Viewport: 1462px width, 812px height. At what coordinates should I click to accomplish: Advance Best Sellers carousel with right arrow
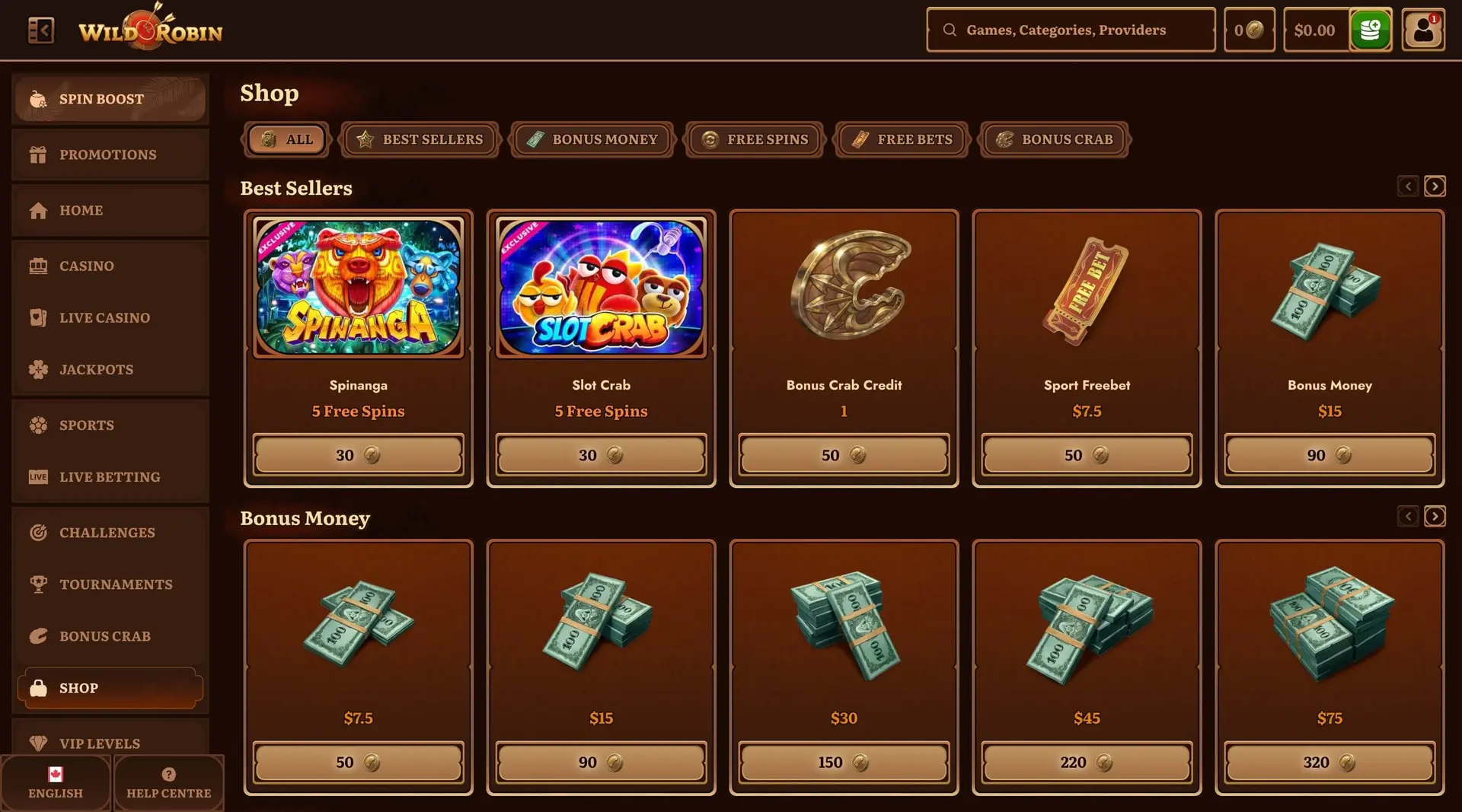coord(1435,186)
